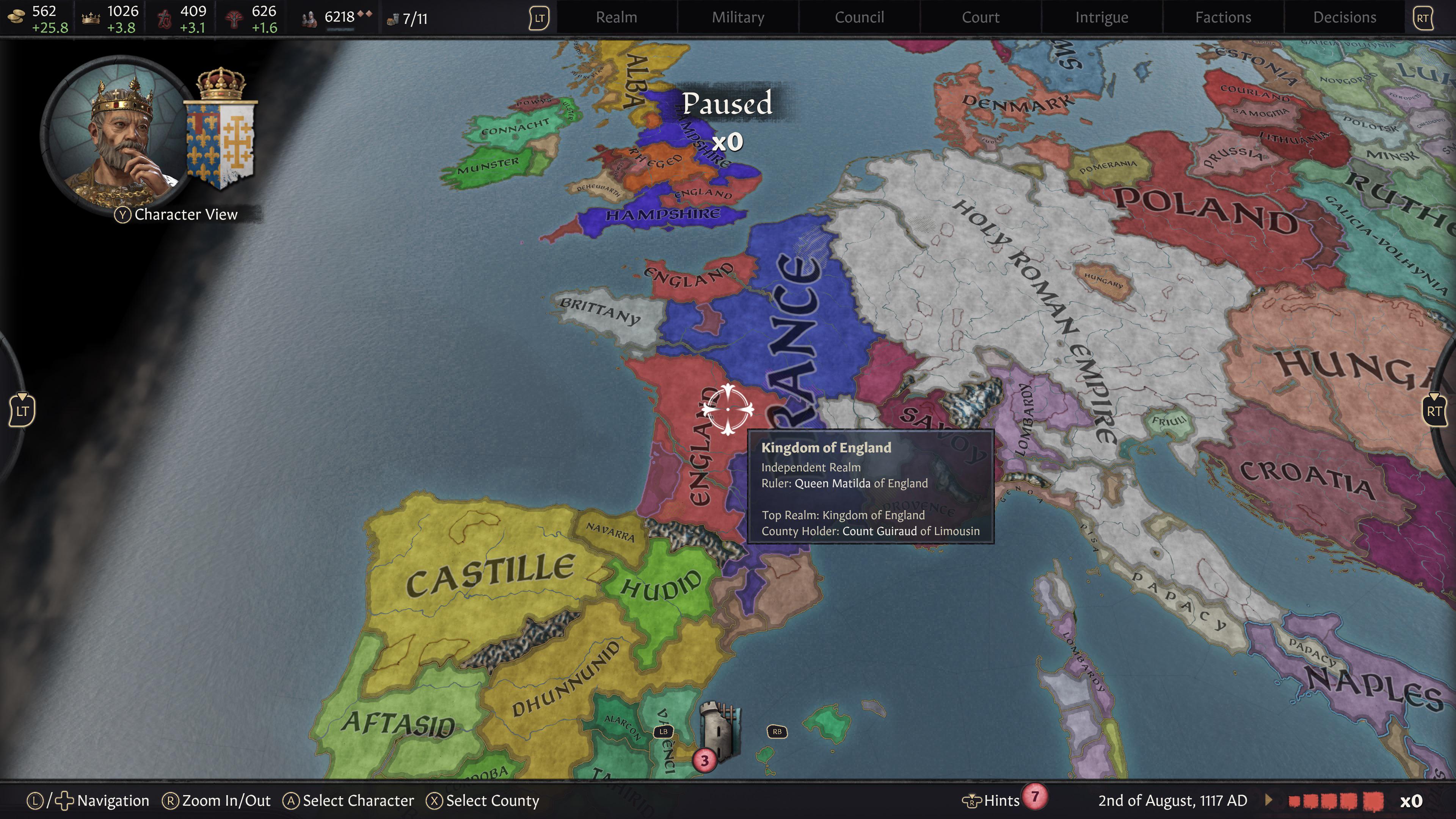
Task: Open the Decisions tab
Action: tap(1344, 17)
